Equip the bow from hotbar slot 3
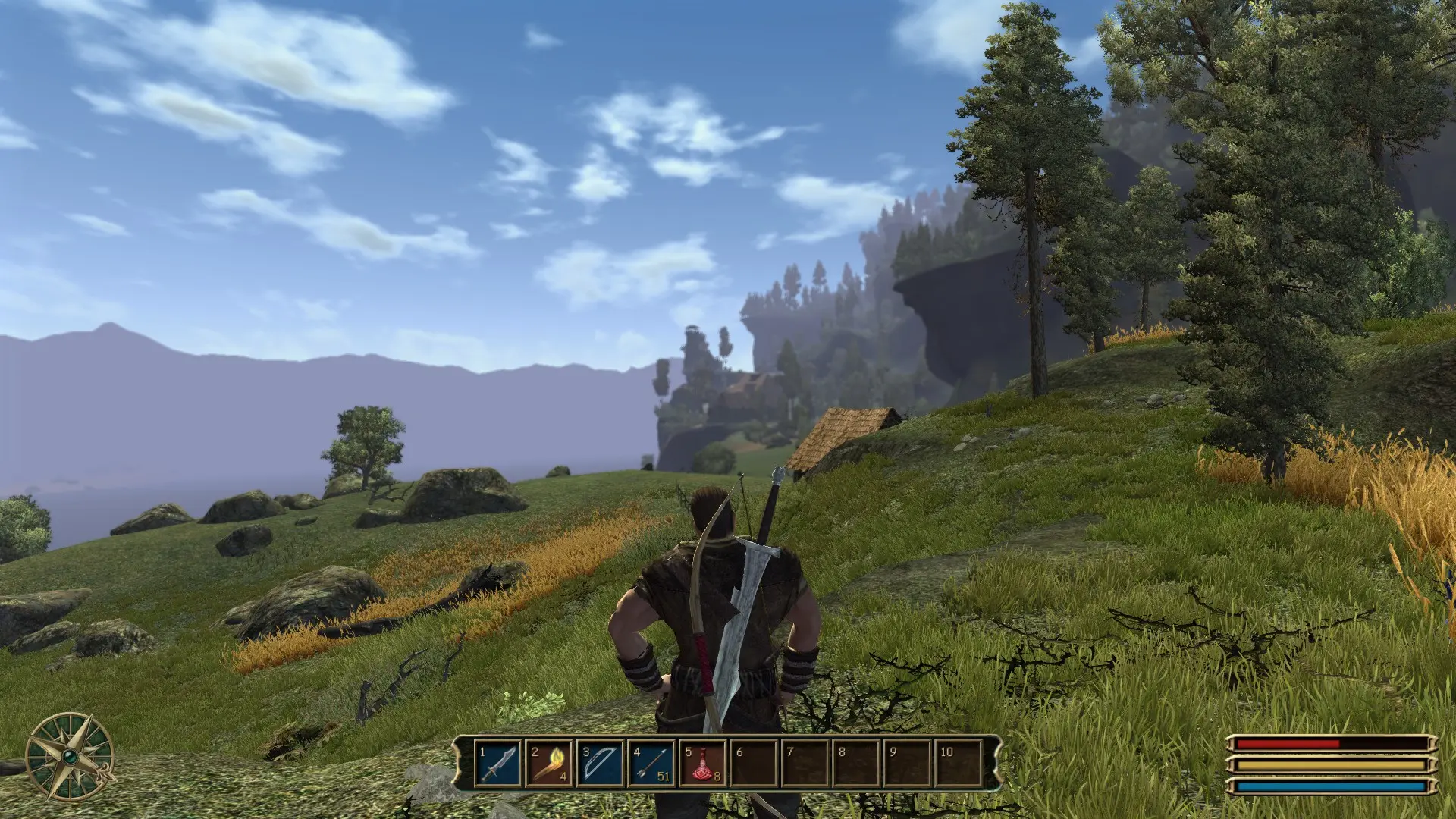 tap(600, 764)
